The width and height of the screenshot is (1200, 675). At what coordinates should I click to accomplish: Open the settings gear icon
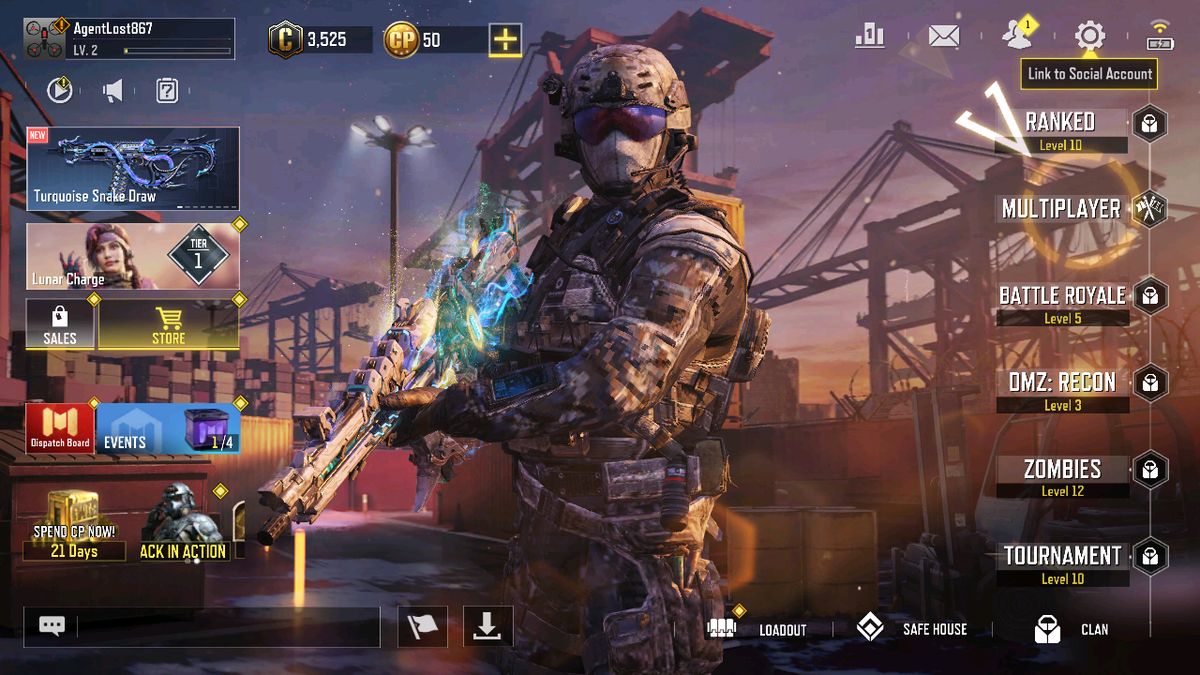[1089, 37]
